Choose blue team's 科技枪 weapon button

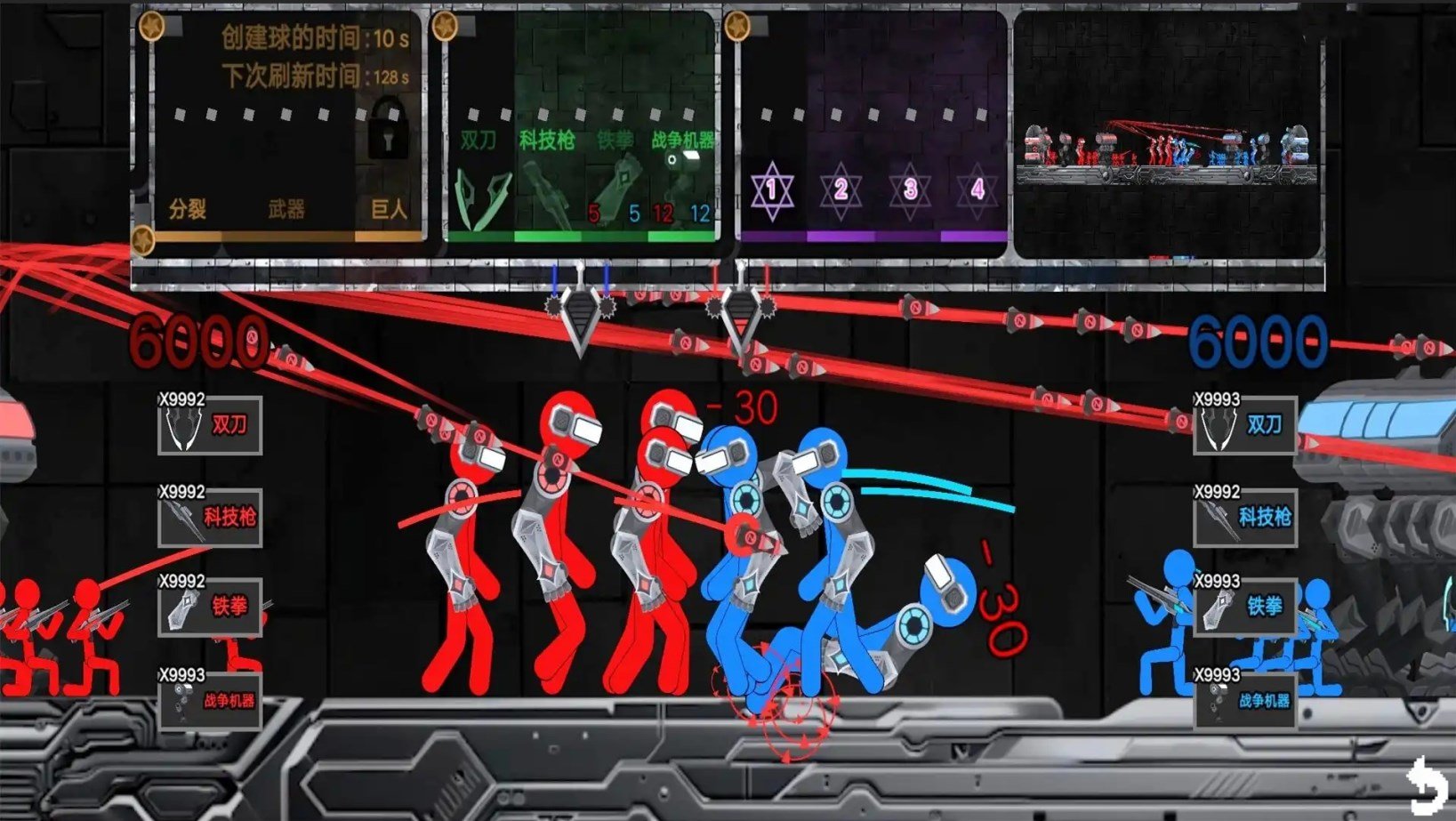point(1245,518)
